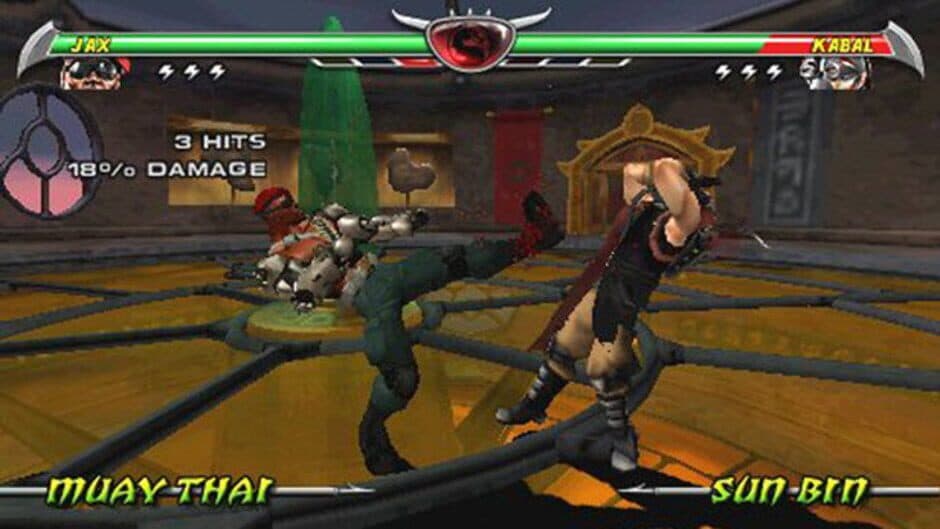The image size is (940, 529).
Task: Select the Muay Thai fighting style label
Action: pos(162,490)
